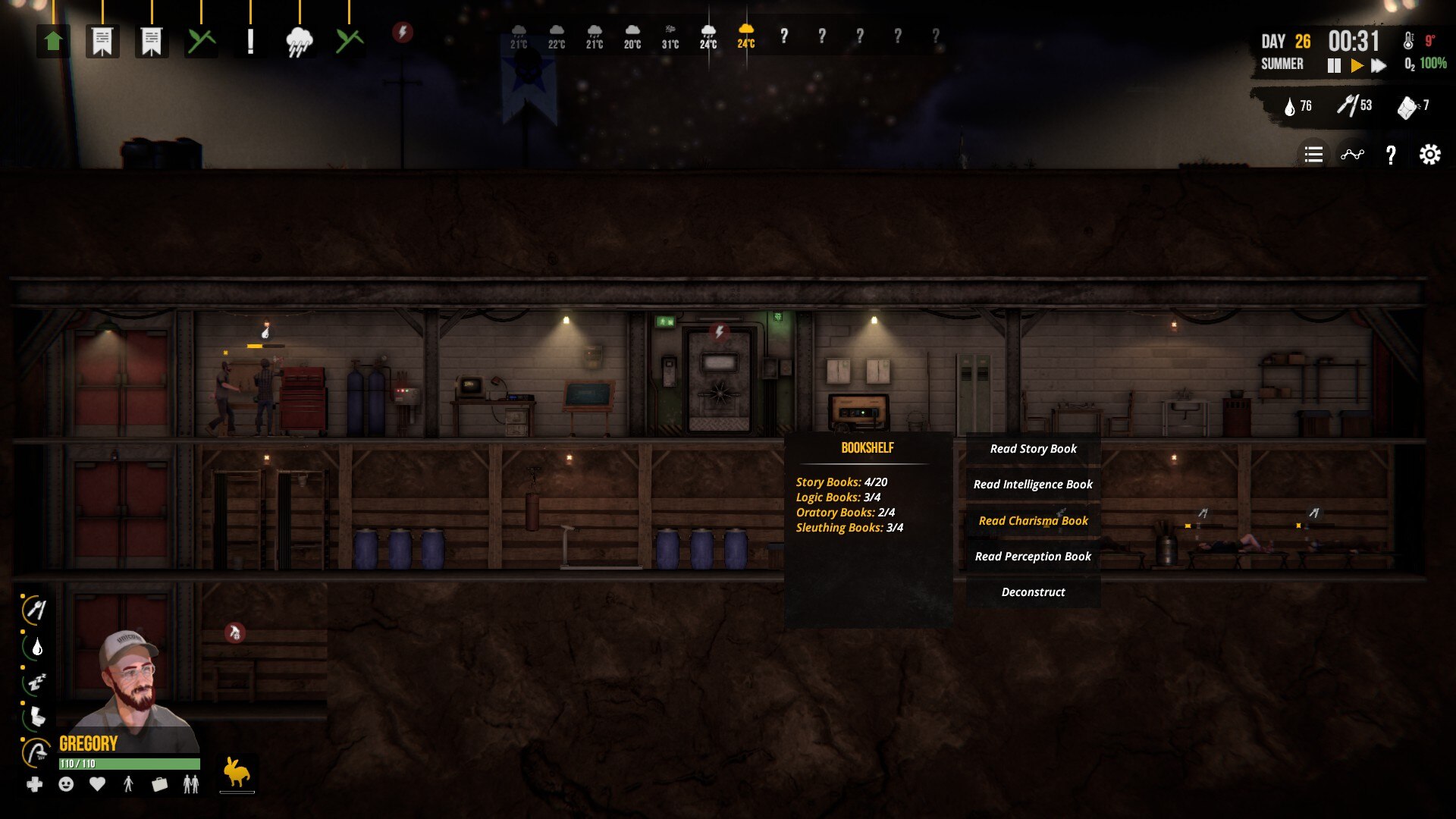Viewport: 1456px width, 819px height.
Task: Click the green up-arrow notification
Action: click(x=53, y=41)
